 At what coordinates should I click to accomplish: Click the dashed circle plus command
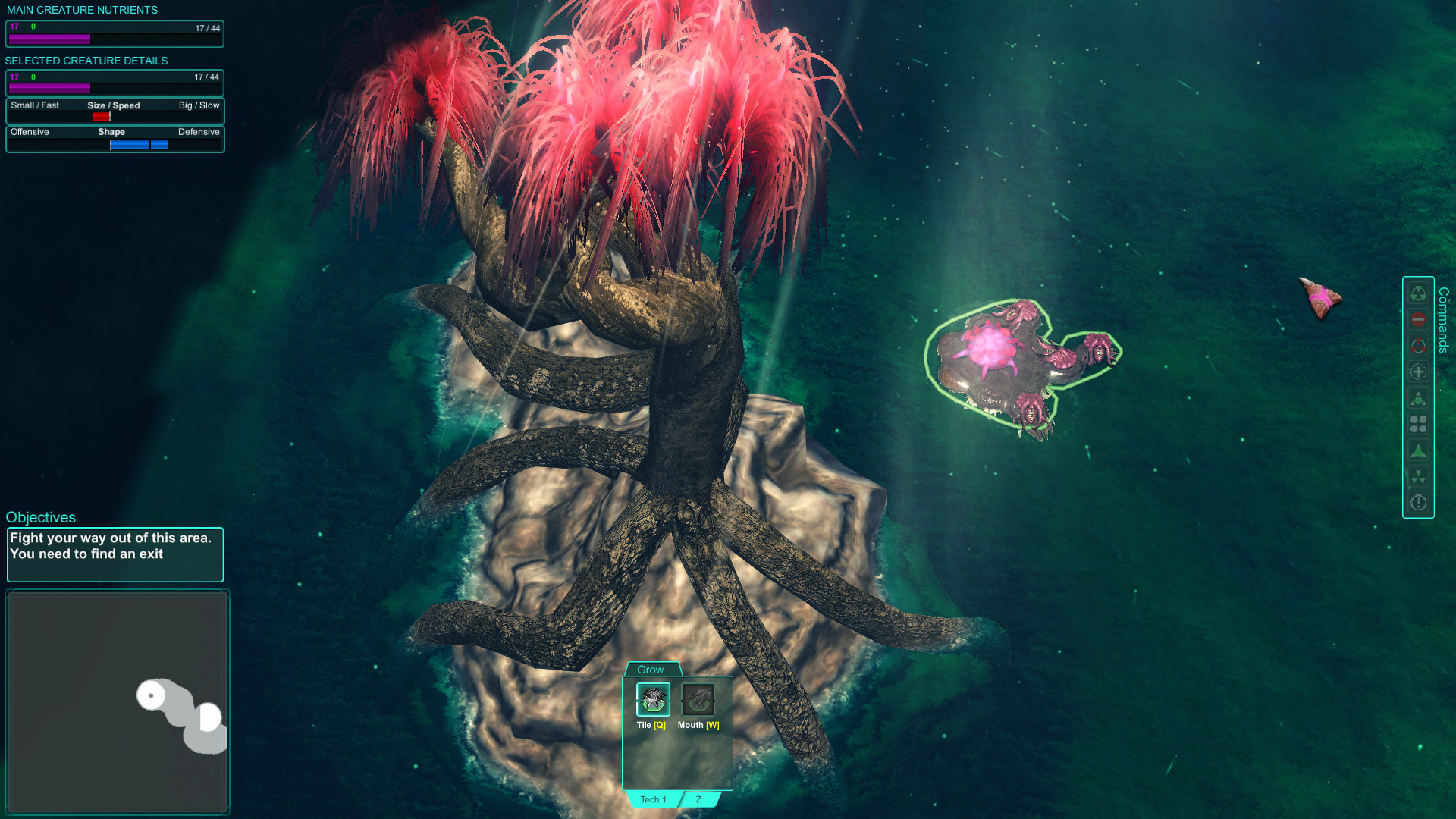click(x=1418, y=372)
